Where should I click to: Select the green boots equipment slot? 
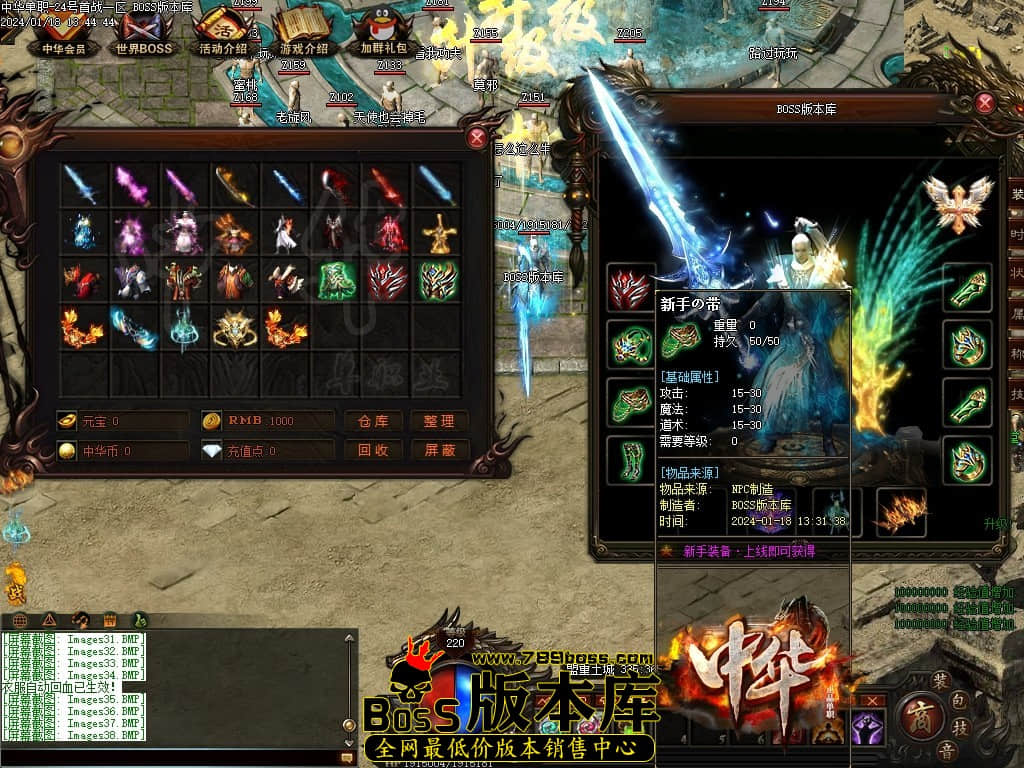click(630, 459)
